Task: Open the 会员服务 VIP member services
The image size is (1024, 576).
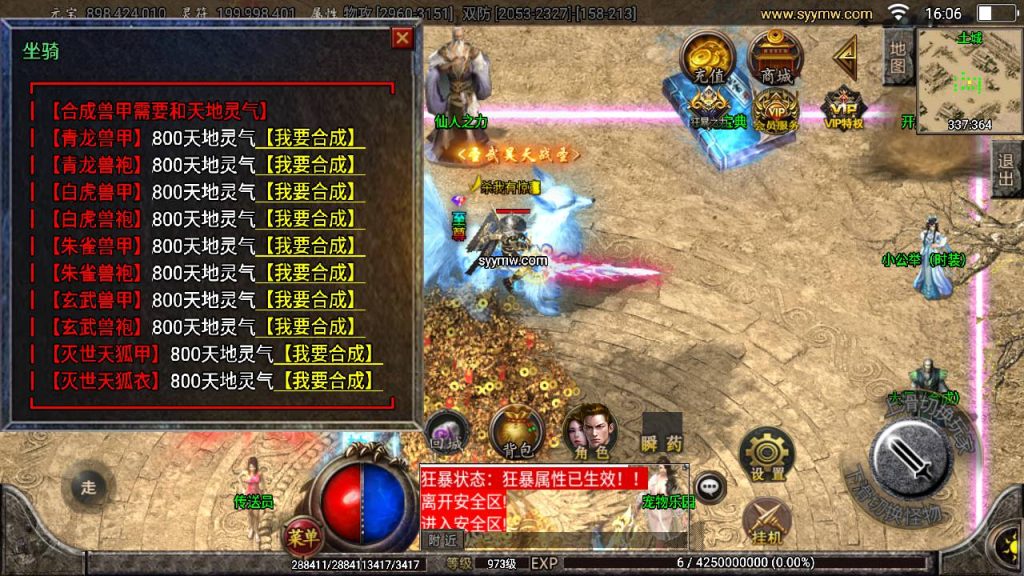Action: coord(775,110)
